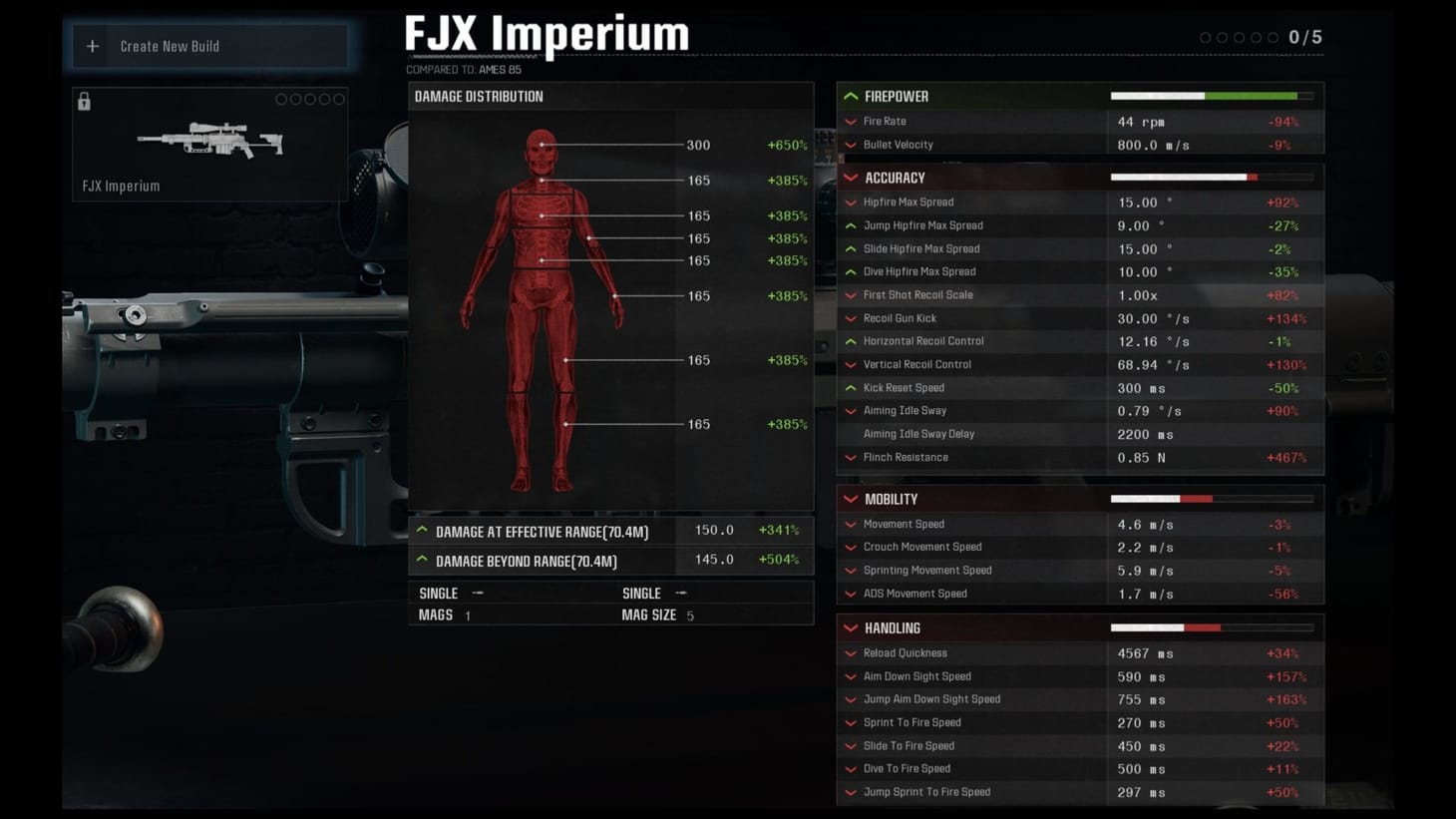Select the HANDLING section header
1456x819 pixels.
pyautogui.click(x=893, y=627)
